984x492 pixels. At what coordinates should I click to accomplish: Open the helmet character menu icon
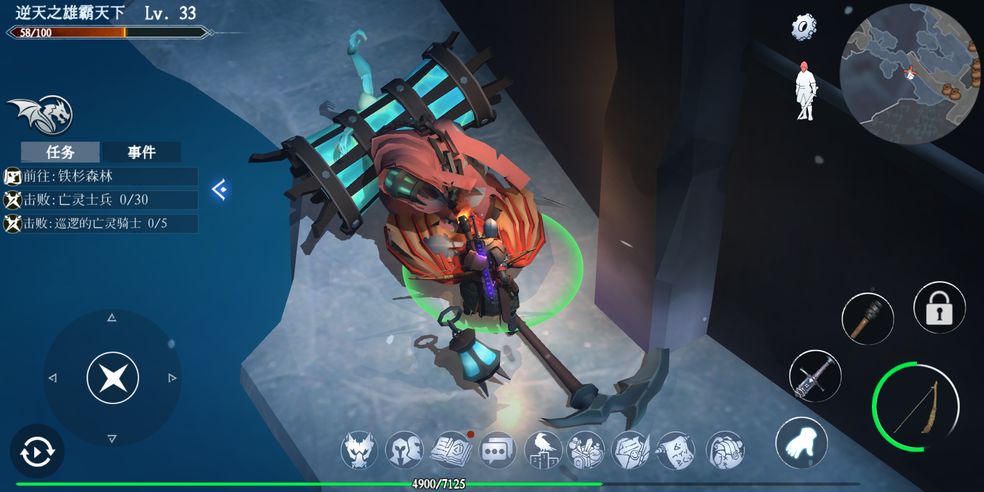coord(404,450)
